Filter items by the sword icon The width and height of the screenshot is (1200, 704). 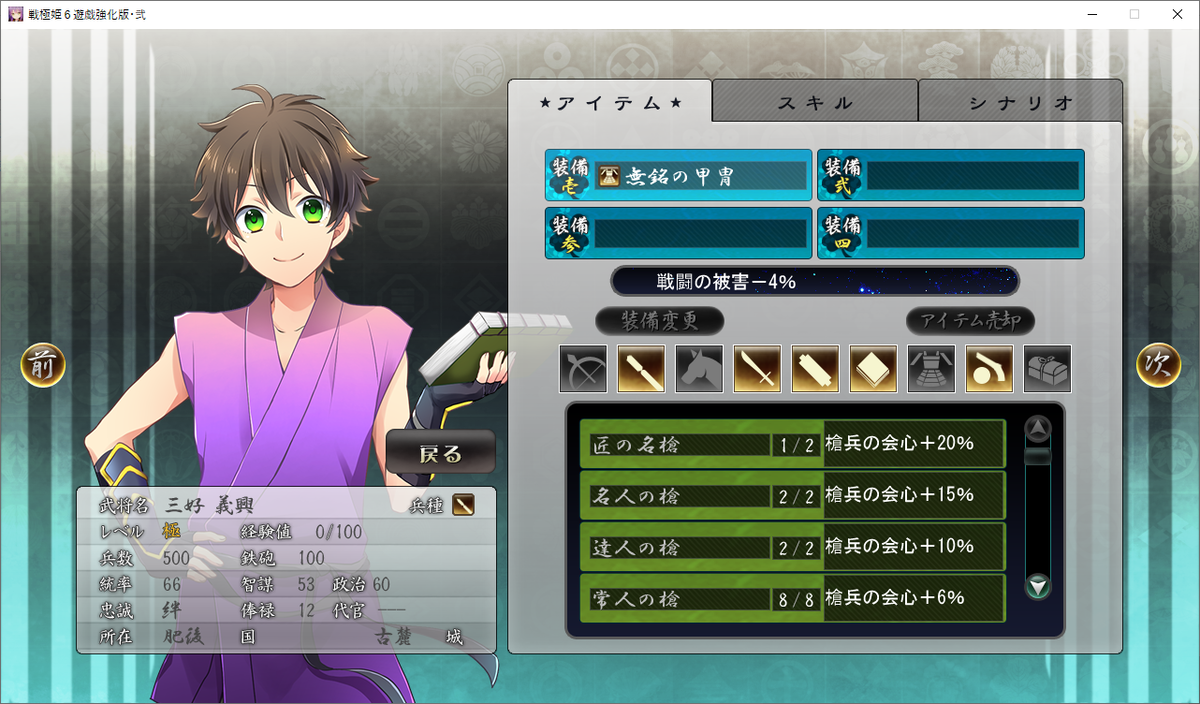[x=758, y=368]
